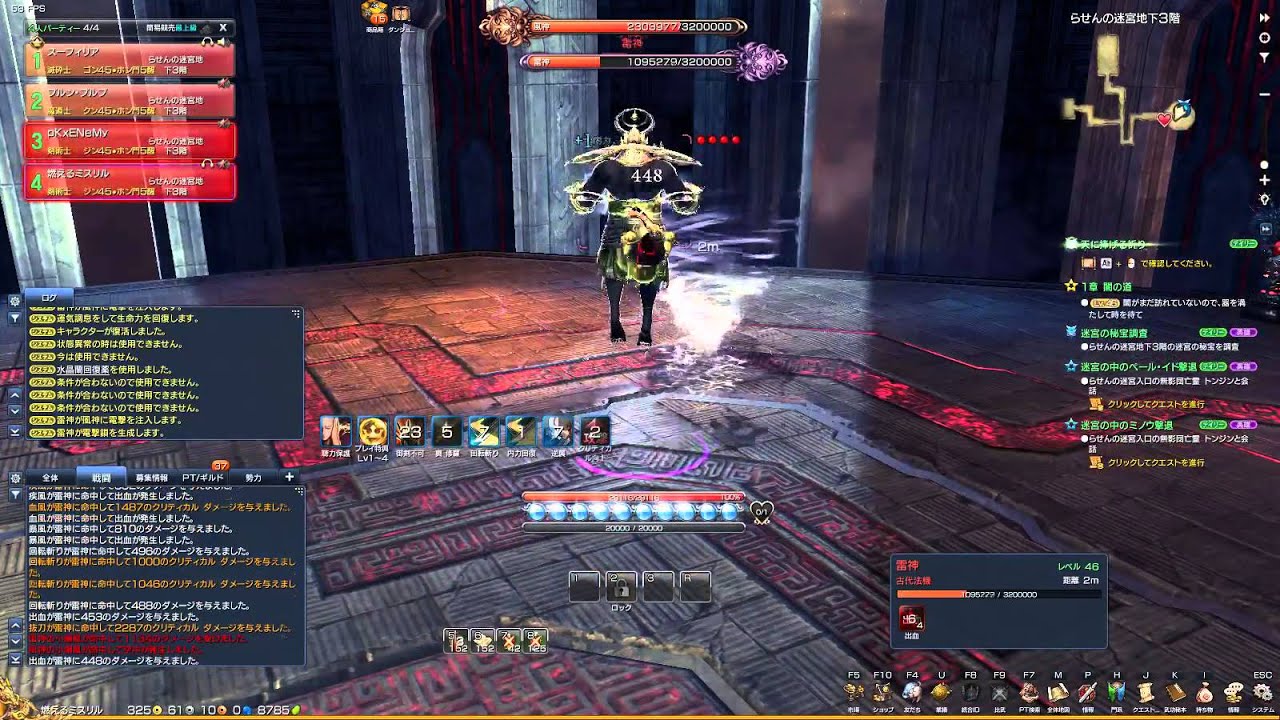Screen dimensions: 1280x720
Task: Switch to the 全体 chat tab
Action: coord(50,478)
